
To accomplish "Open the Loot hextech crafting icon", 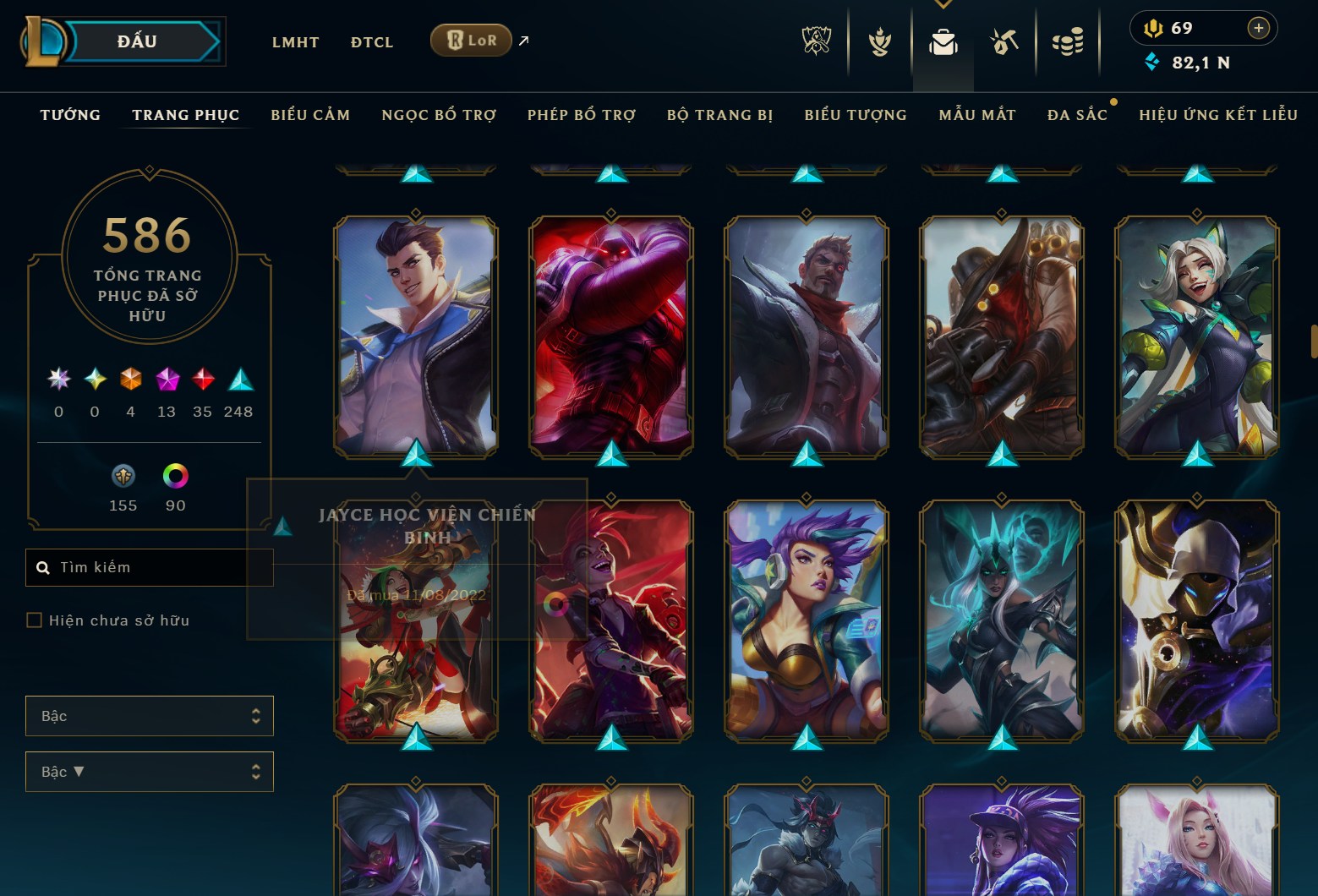I will [1005, 40].
